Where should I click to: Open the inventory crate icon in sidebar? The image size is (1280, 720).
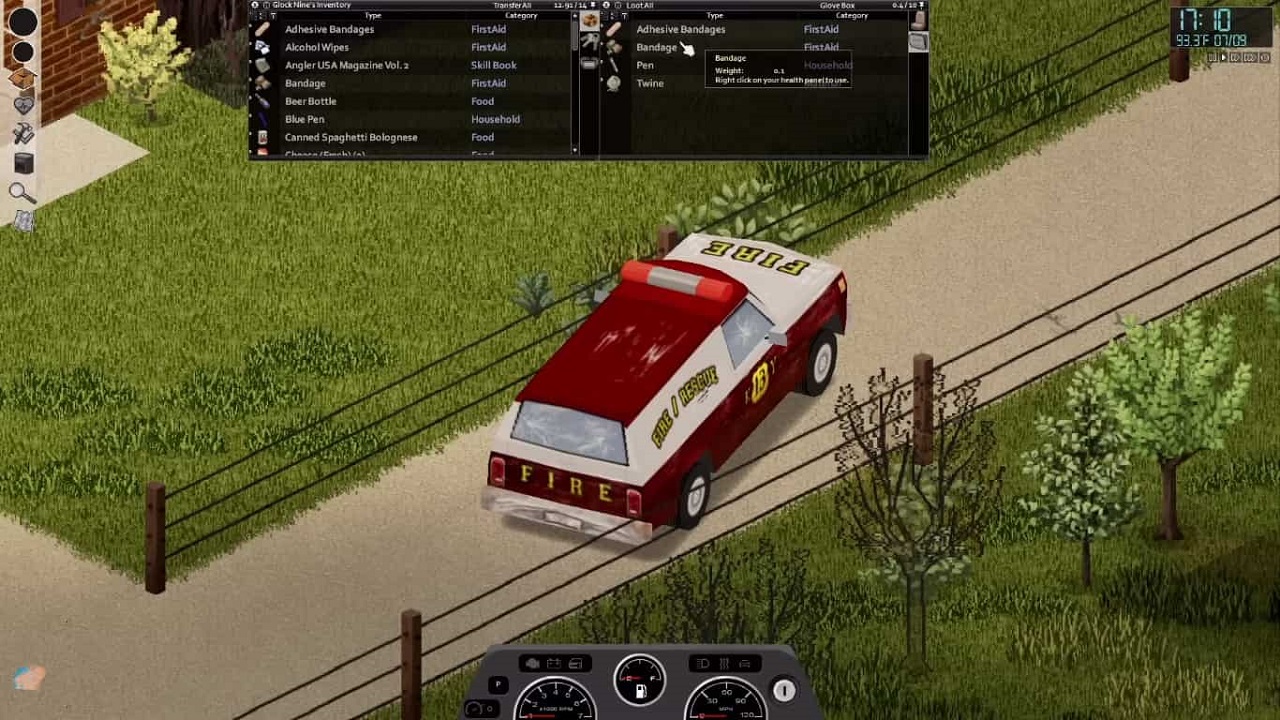tap(22, 76)
